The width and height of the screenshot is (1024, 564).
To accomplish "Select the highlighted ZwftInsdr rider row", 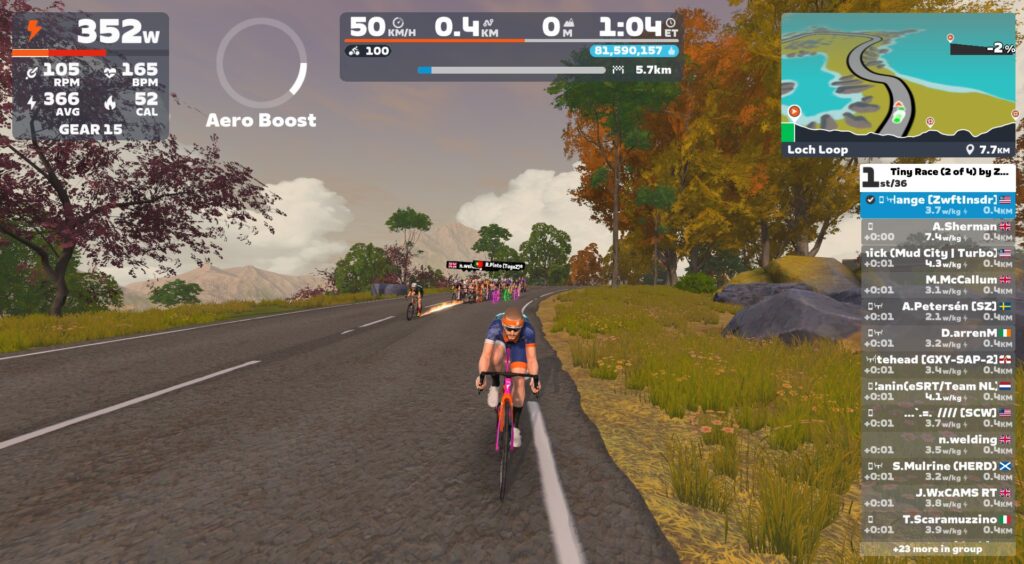I will pyautogui.click(x=938, y=205).
